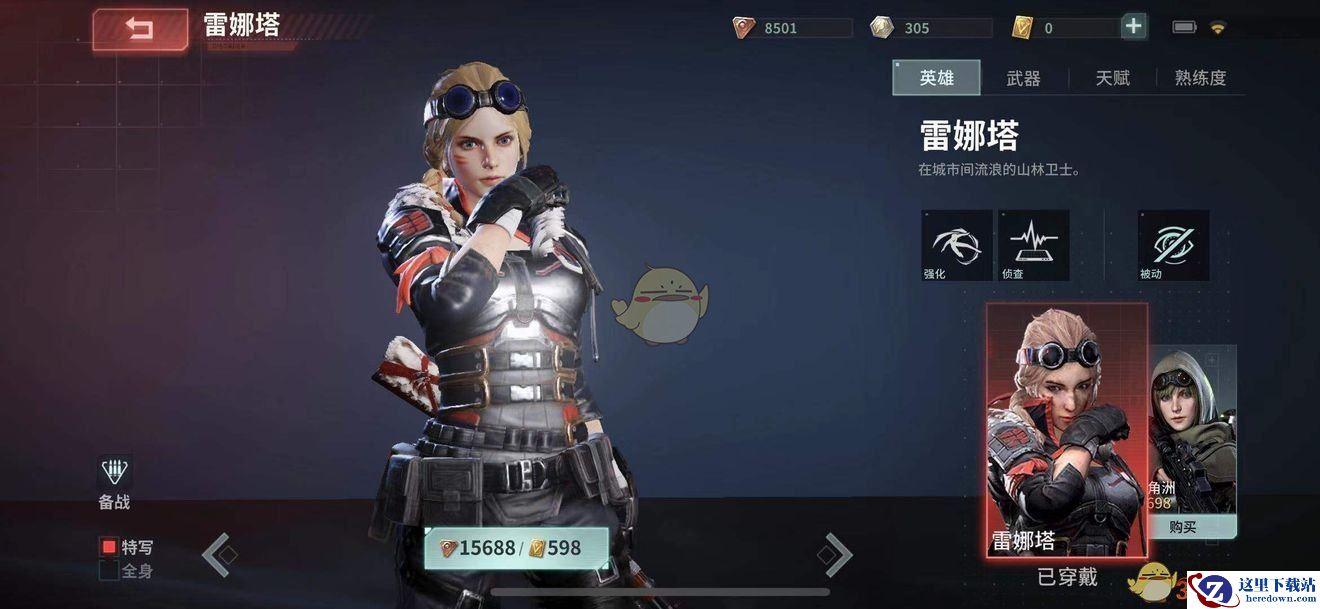
Task: Add currency with the plus button
Action: pyautogui.click(x=1133, y=27)
